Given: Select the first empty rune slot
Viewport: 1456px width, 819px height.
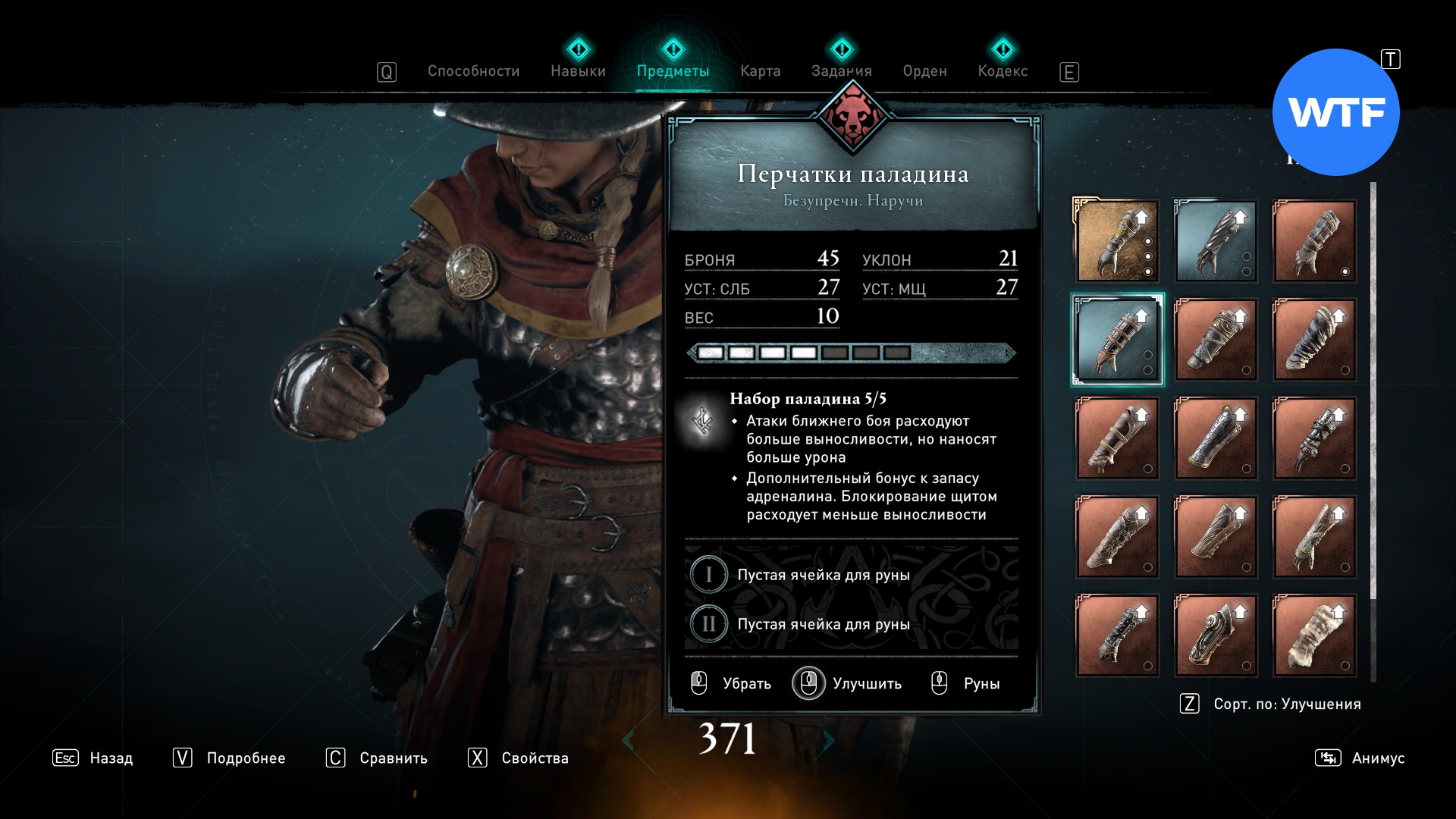Looking at the screenshot, I should pyautogui.click(x=823, y=575).
